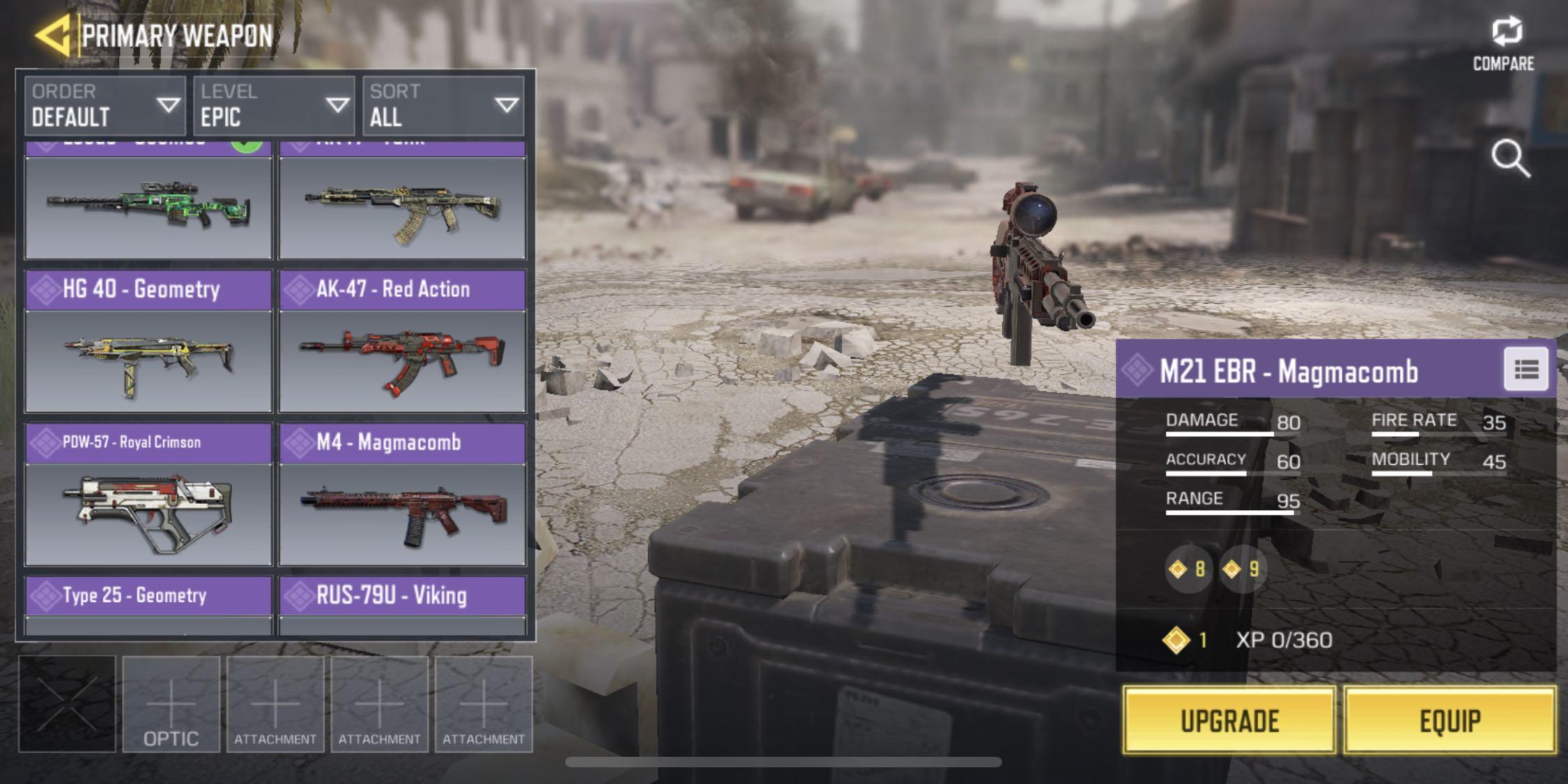Open the Sort dropdown showing All
This screenshot has width=1568, height=784.
[443, 105]
